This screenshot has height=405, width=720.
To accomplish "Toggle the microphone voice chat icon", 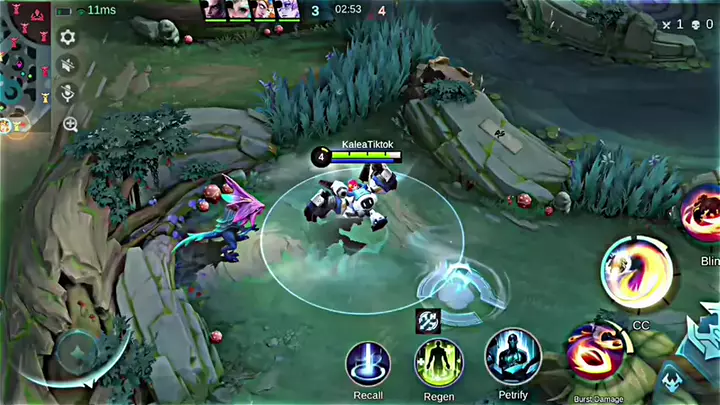I will click(68, 94).
